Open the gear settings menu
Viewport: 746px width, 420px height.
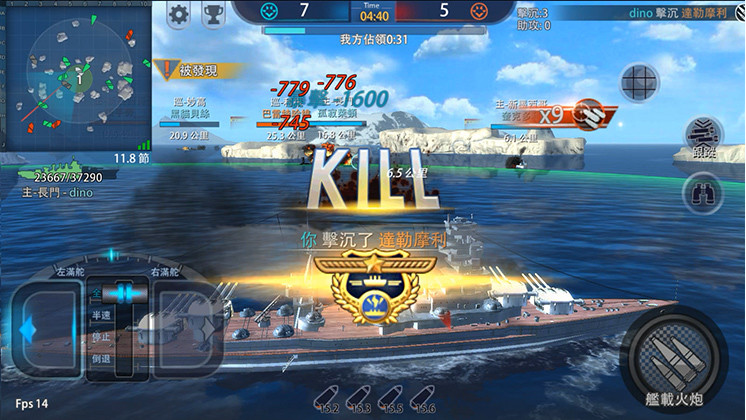coord(179,14)
